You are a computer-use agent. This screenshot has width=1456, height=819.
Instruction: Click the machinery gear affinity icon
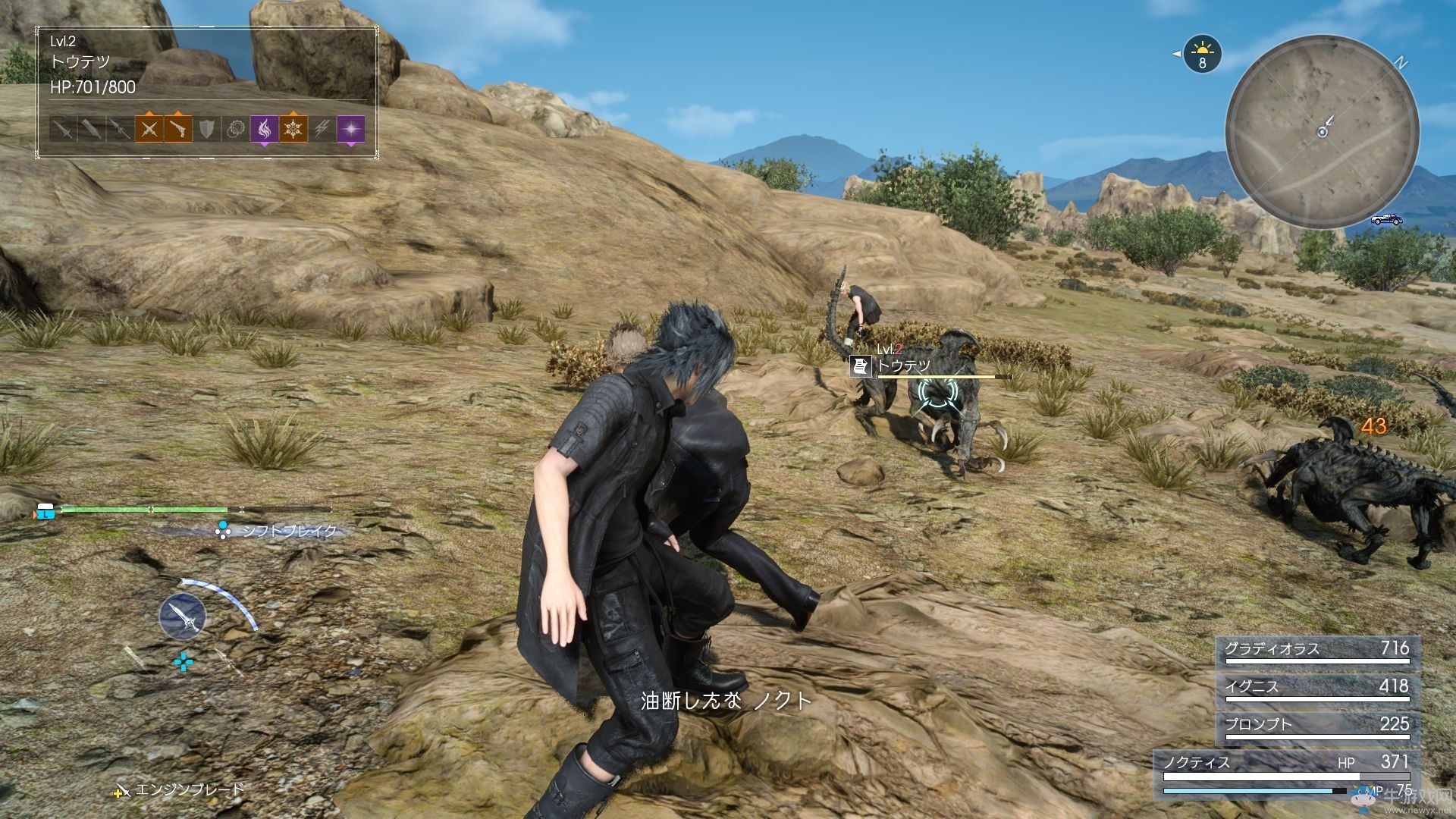(x=235, y=129)
